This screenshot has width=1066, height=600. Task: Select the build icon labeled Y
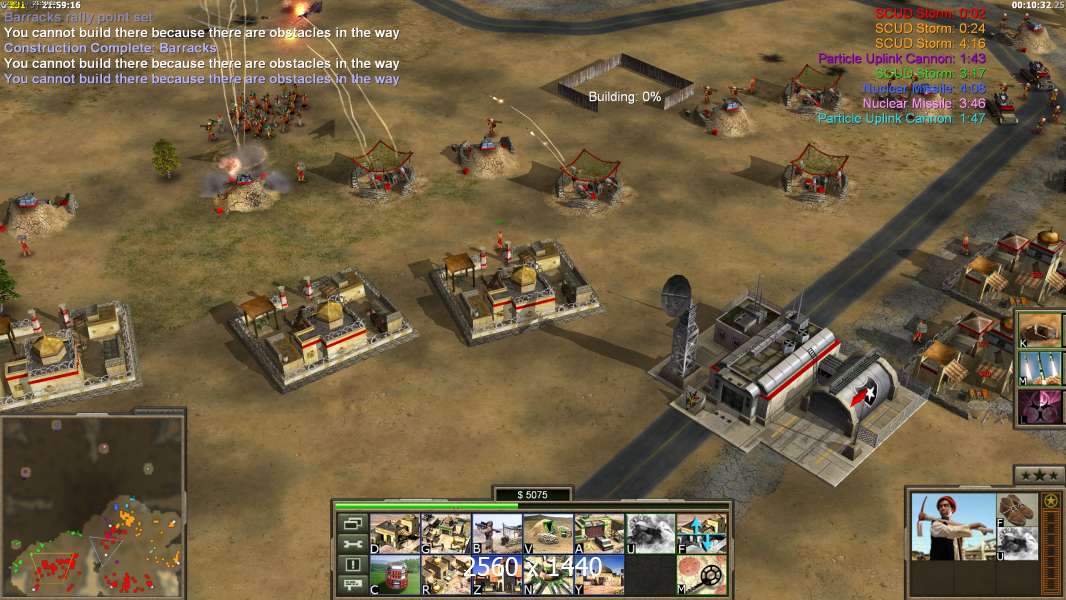coord(599,574)
